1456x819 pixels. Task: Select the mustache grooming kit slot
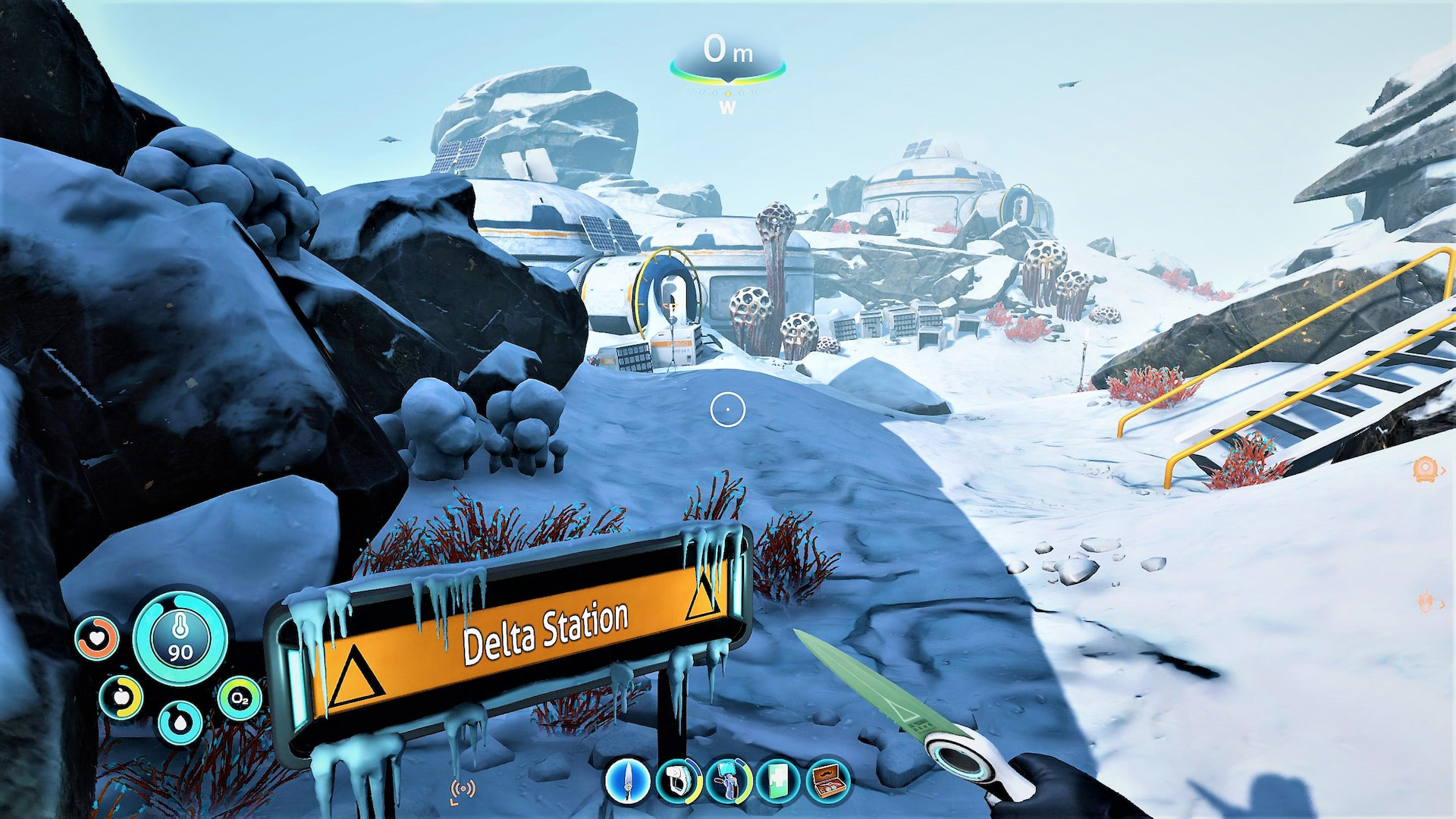827,780
